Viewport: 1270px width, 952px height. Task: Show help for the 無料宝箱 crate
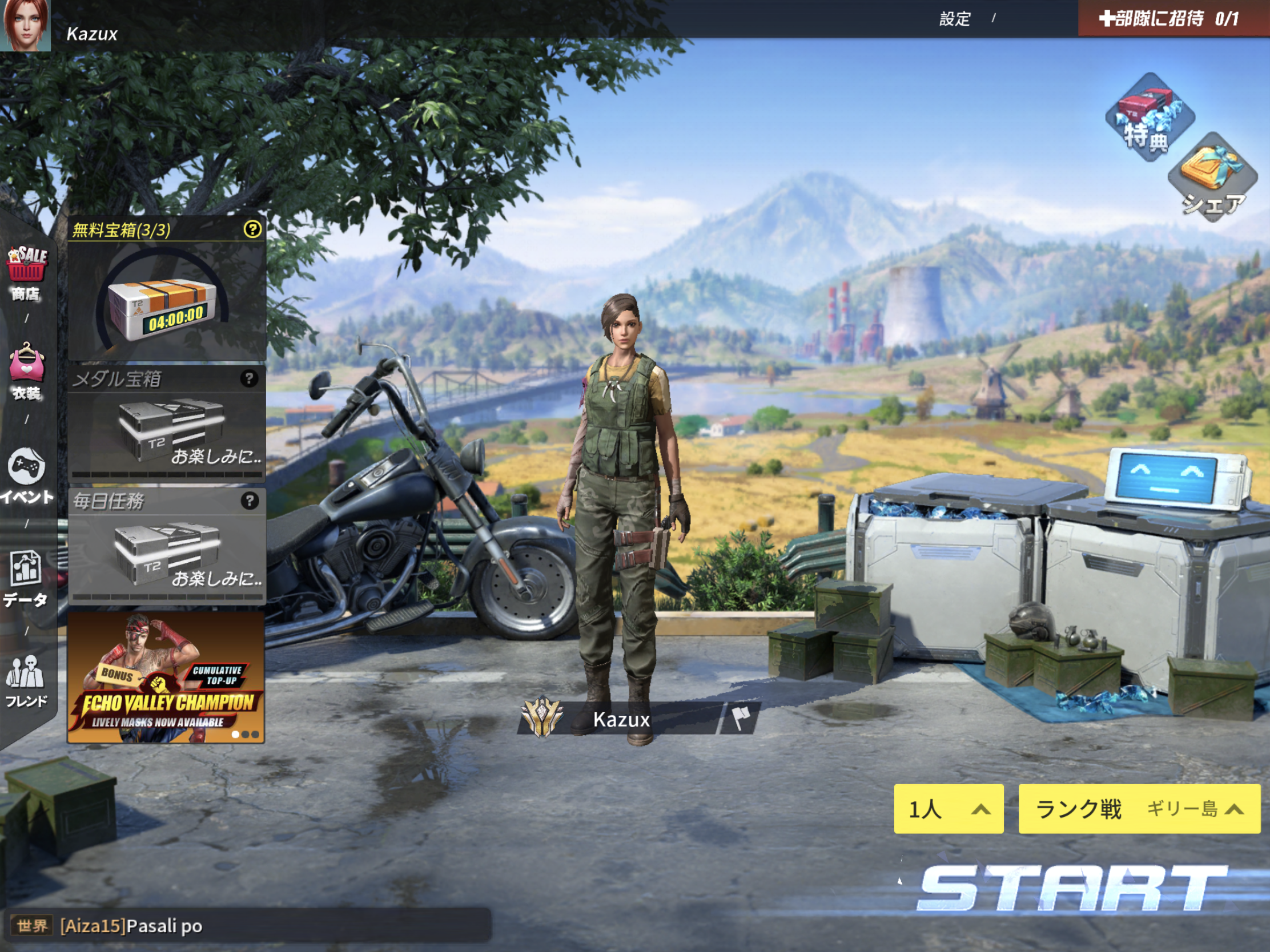[x=252, y=229]
